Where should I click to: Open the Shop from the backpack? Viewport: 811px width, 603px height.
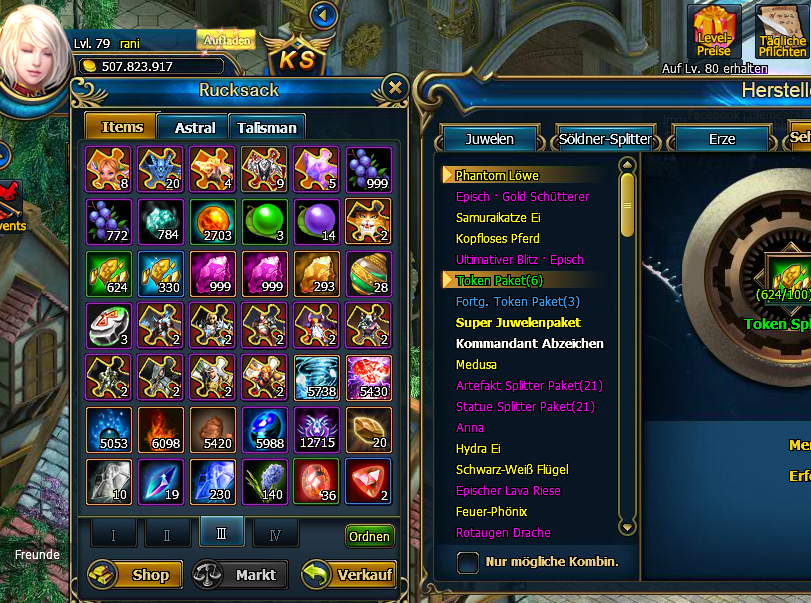tap(135, 575)
